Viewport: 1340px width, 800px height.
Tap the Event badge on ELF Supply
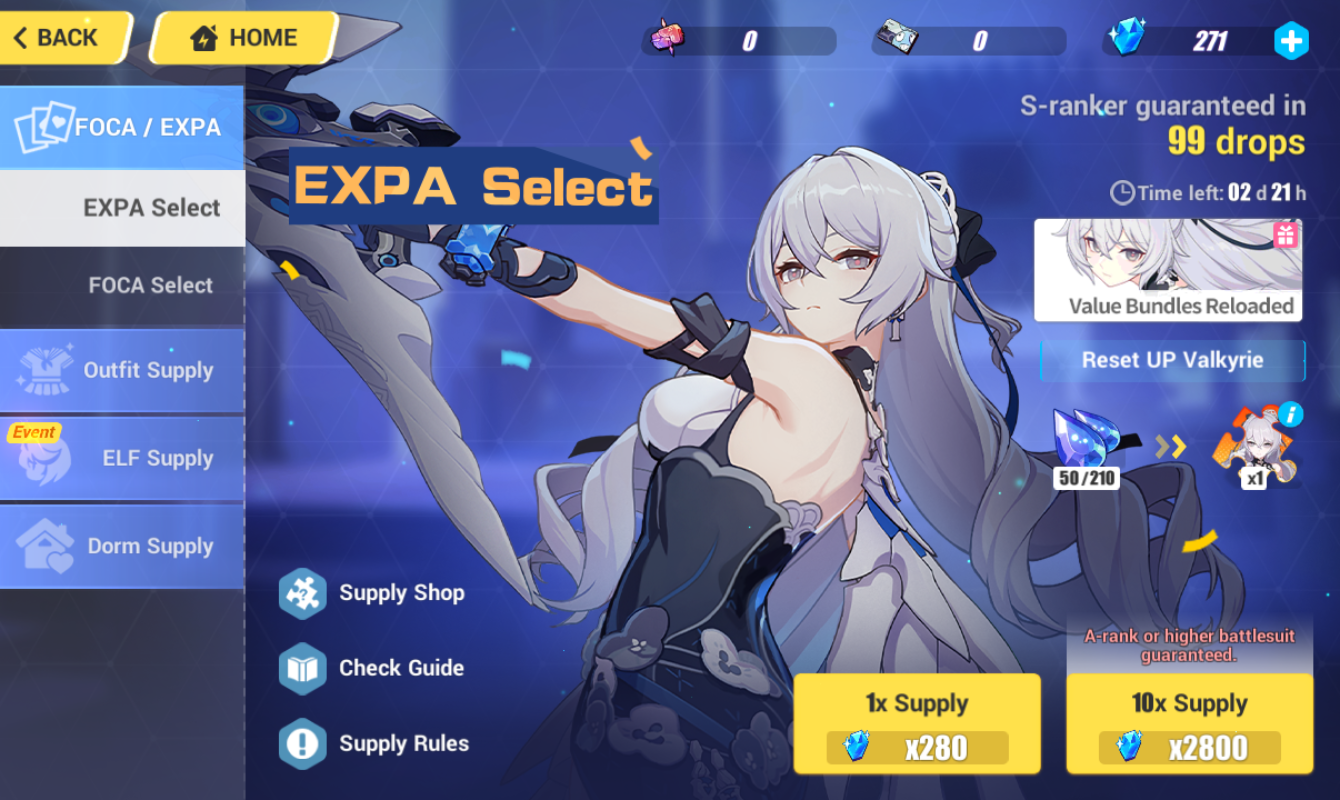click(34, 432)
